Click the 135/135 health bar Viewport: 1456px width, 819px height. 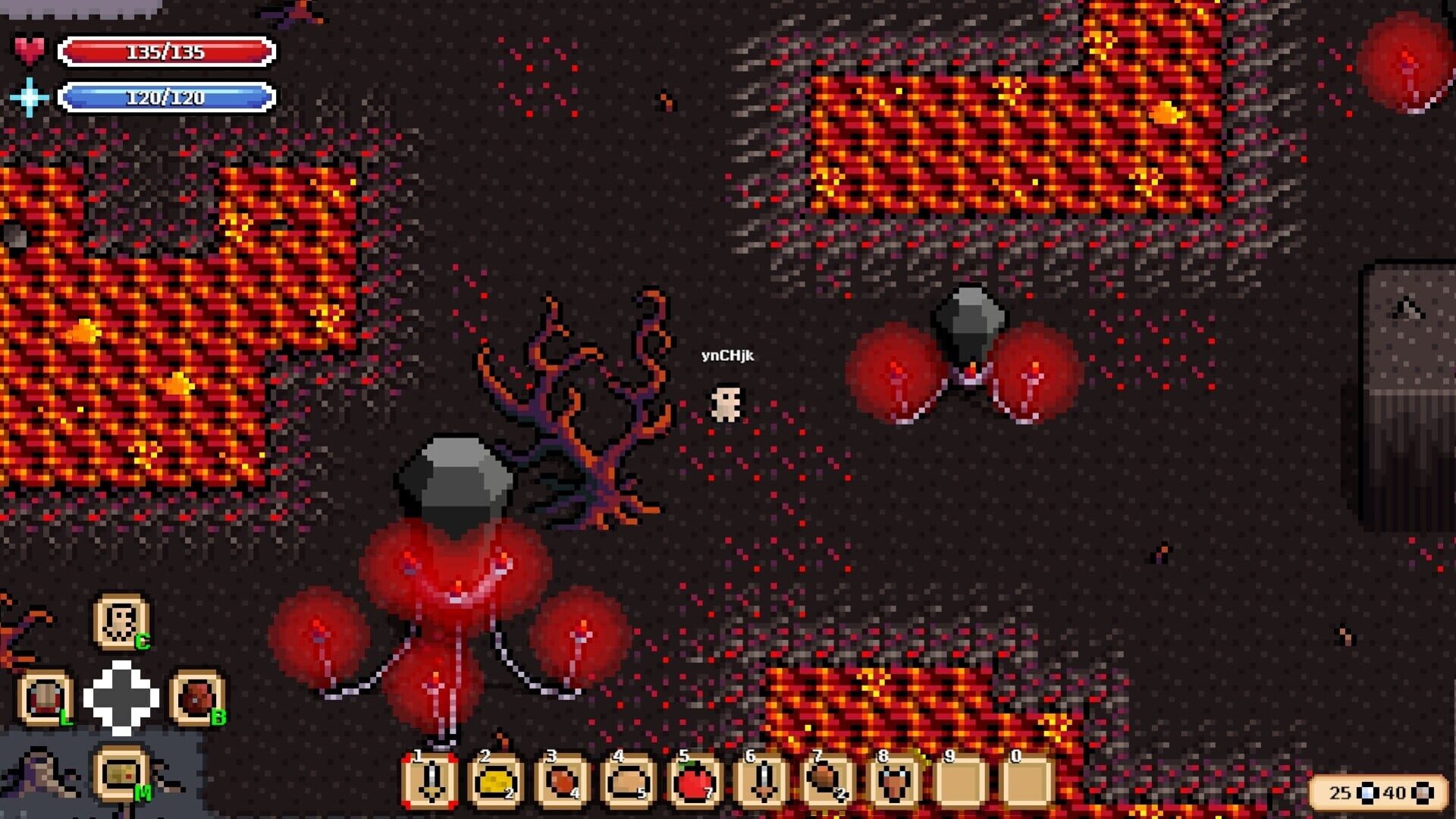(165, 51)
